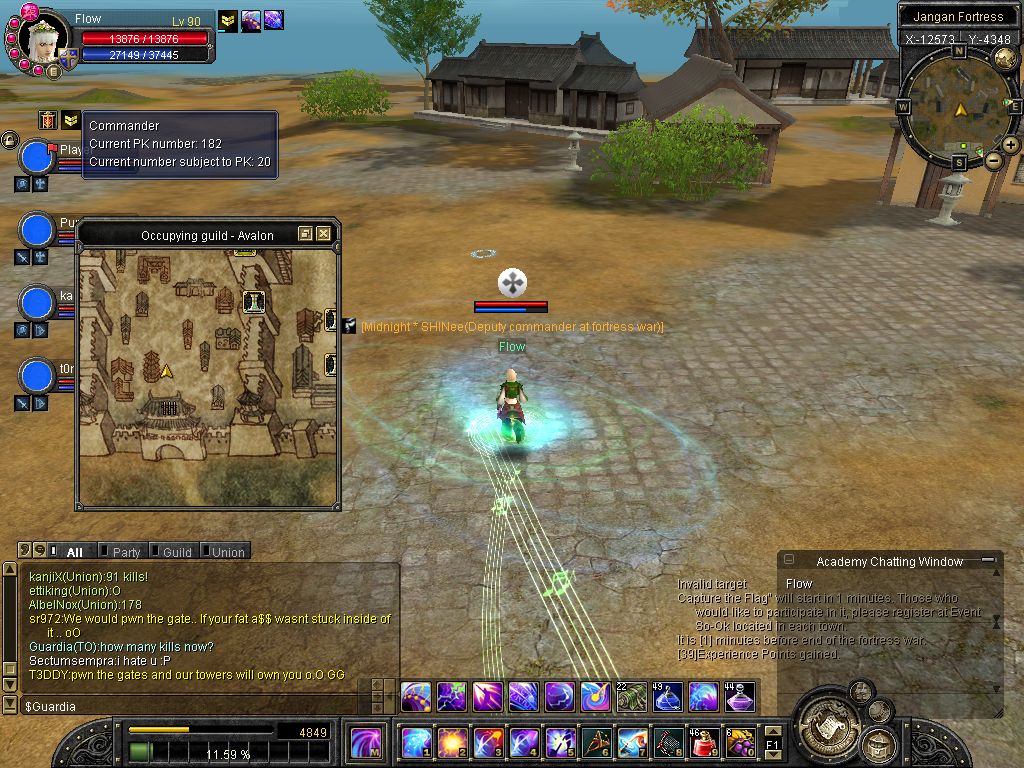Image resolution: width=1024 pixels, height=768 pixels.
Task: Zoom out the minimap
Action: 993,160
